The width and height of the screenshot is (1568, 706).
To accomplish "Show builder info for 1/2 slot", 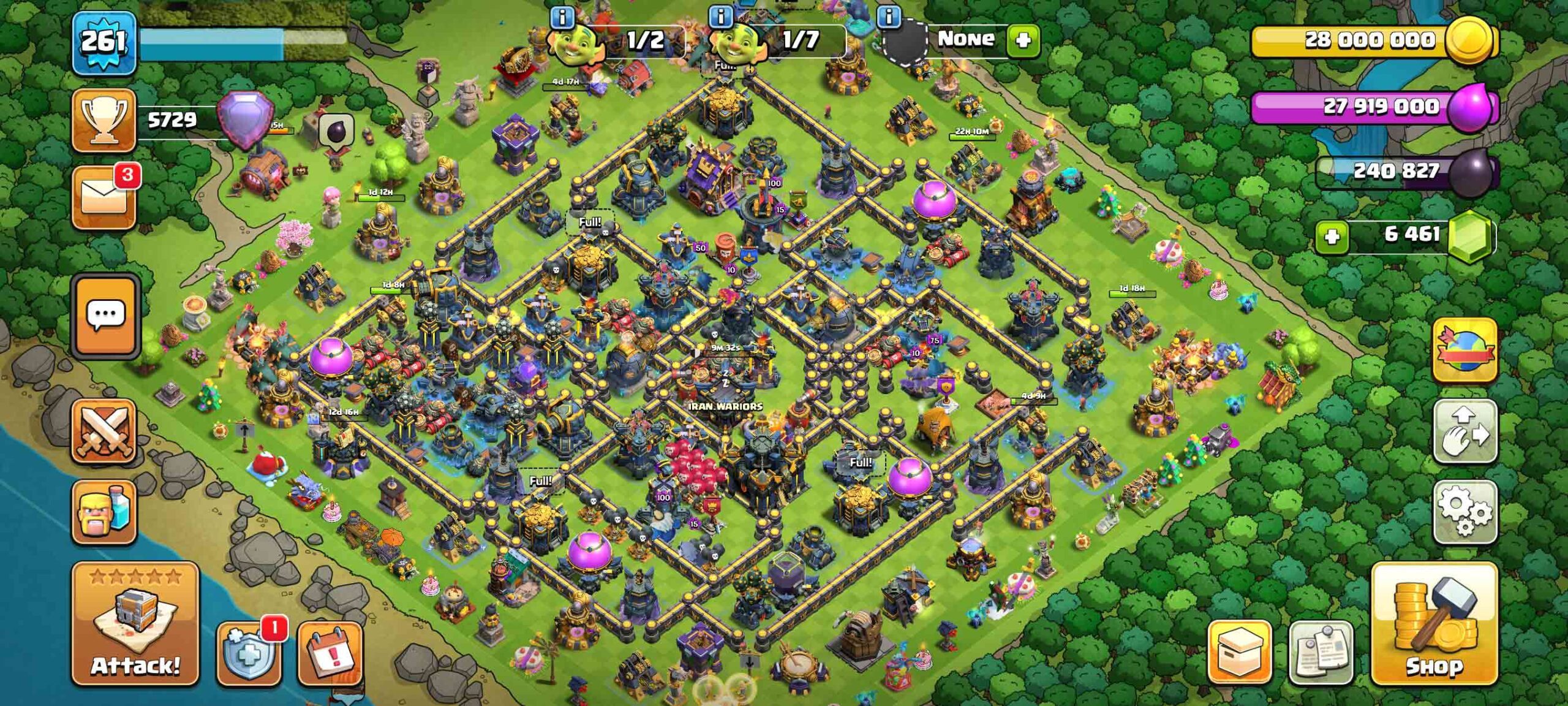I will click(x=562, y=17).
